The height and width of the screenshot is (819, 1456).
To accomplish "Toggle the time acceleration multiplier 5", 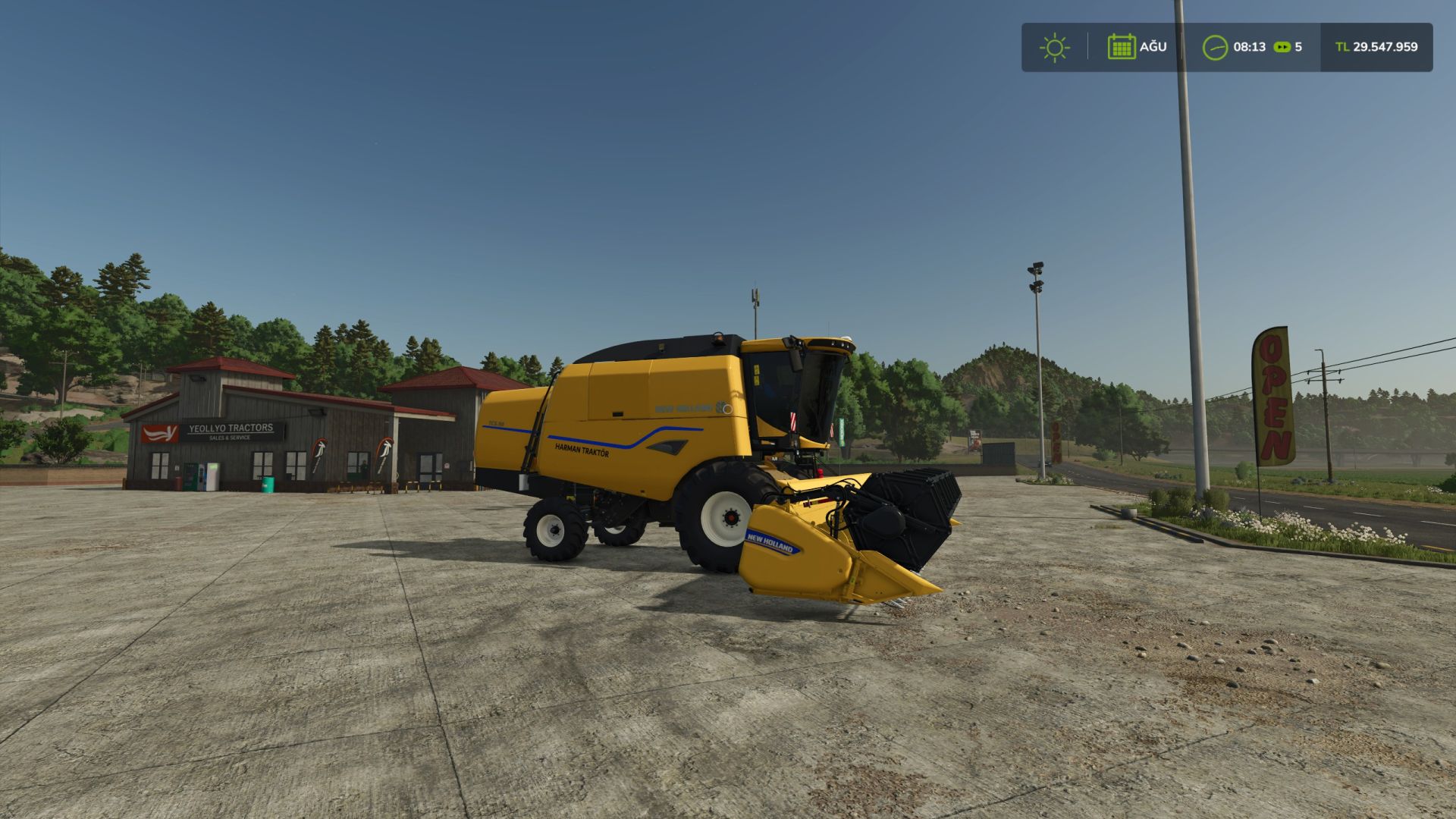I will [x=1299, y=47].
